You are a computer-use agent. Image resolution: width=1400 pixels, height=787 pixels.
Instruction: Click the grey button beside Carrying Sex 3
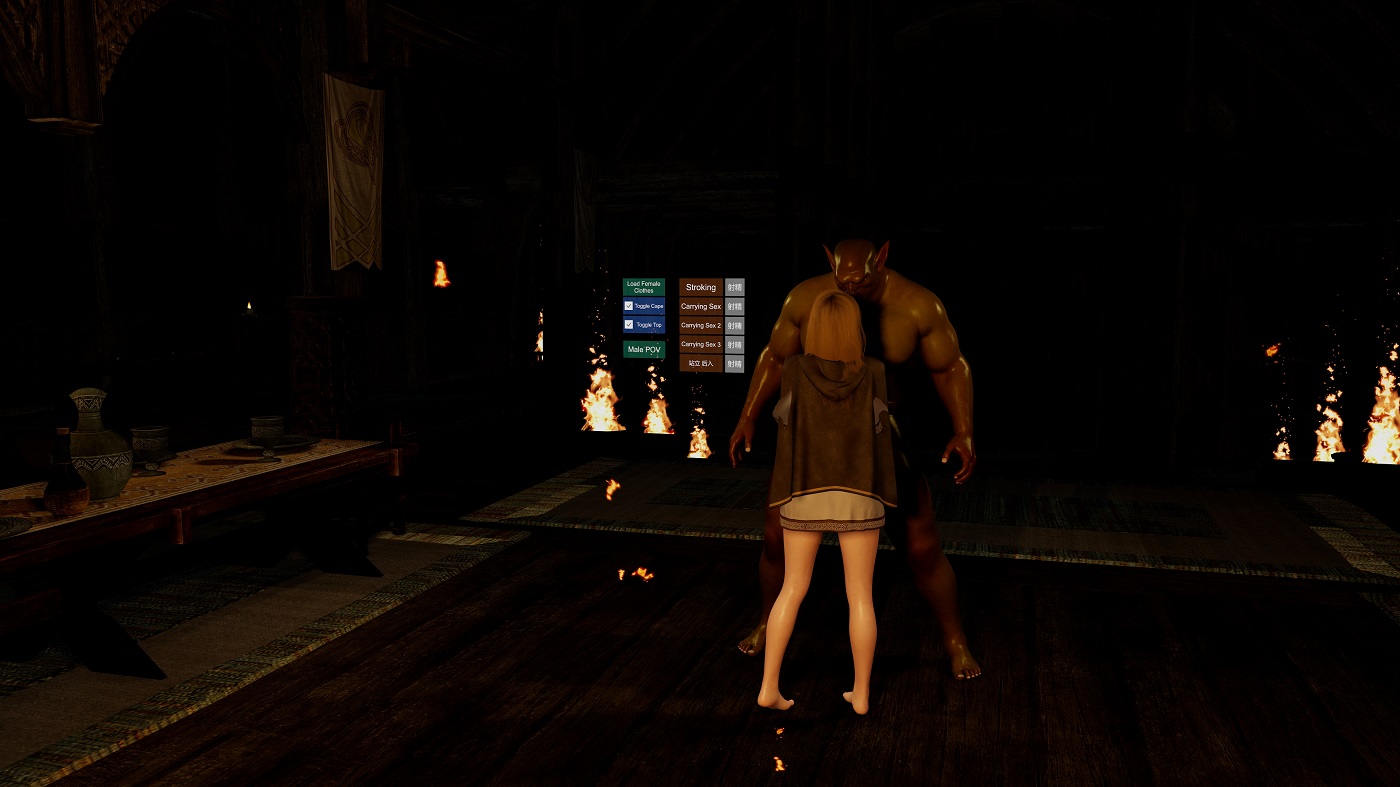coord(735,345)
